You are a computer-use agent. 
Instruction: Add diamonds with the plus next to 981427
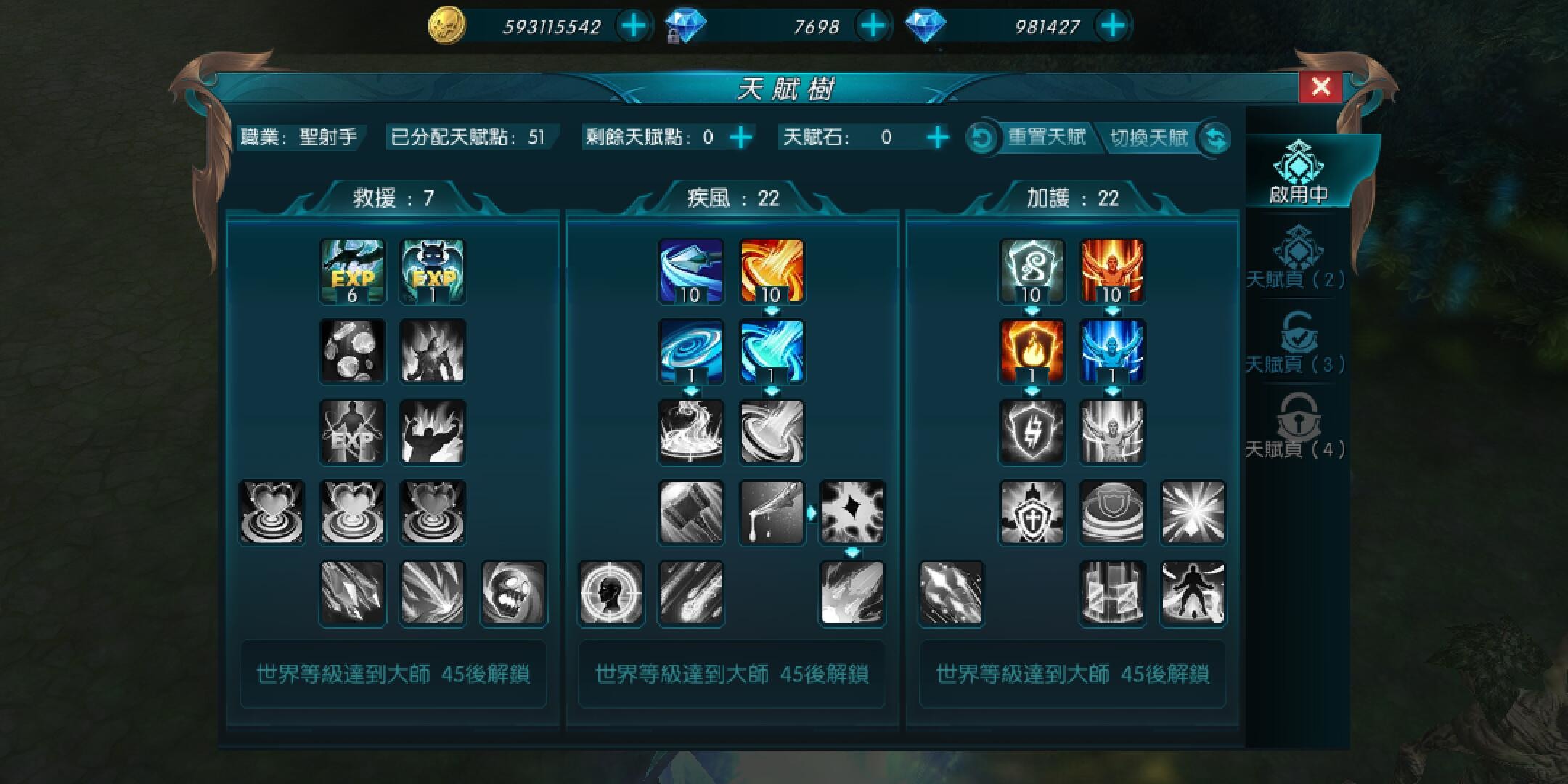[x=1111, y=25]
